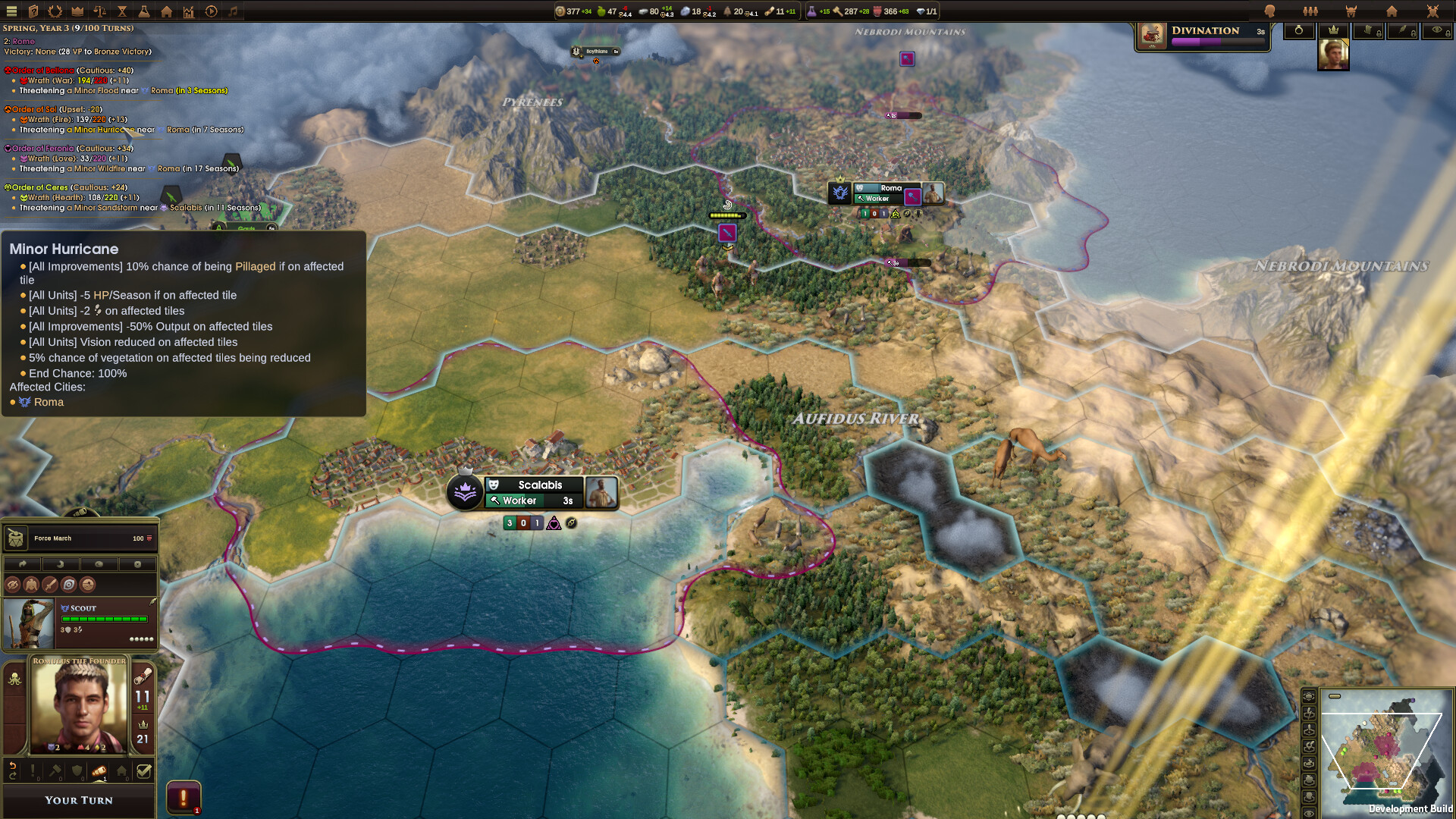Select the Force March ability for the Scout
Image resolution: width=1456 pixels, height=819 pixels.
pyautogui.click(x=81, y=538)
